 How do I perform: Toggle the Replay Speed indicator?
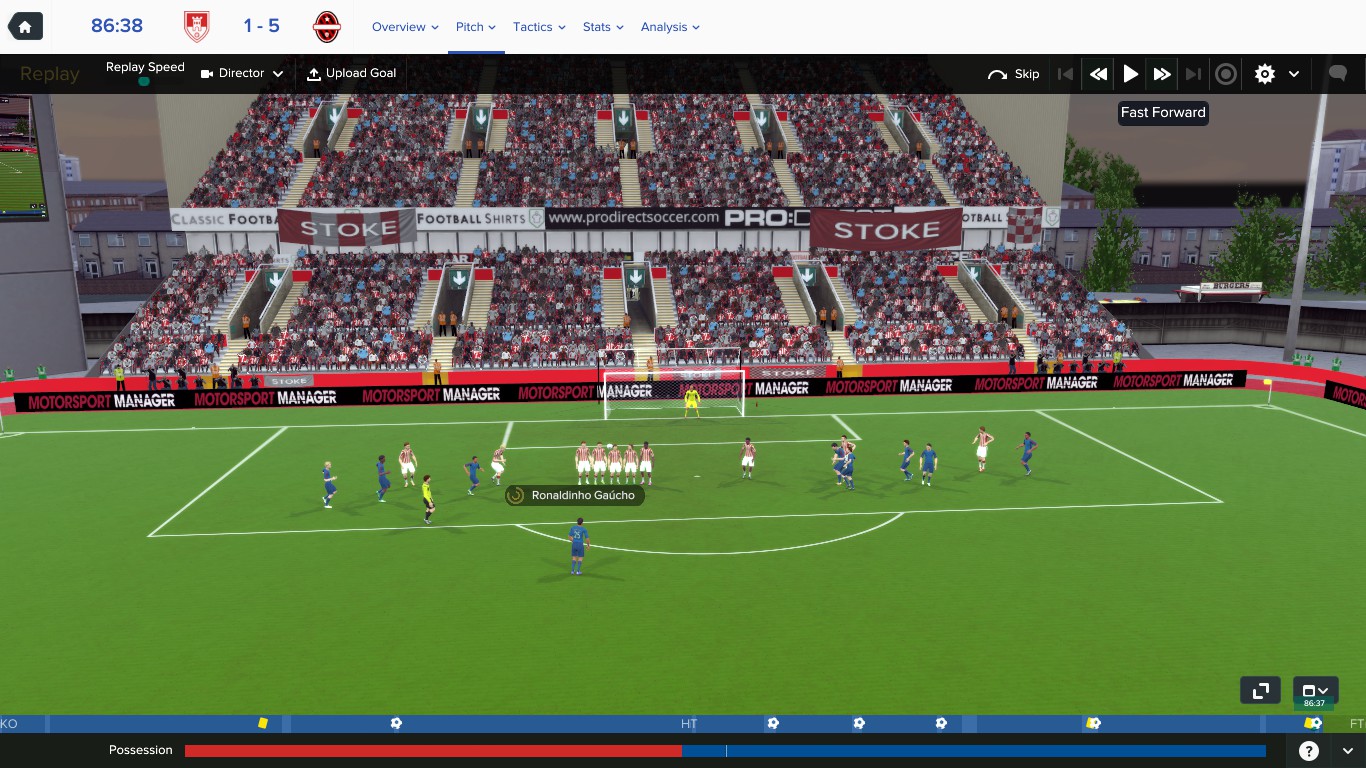(145, 72)
